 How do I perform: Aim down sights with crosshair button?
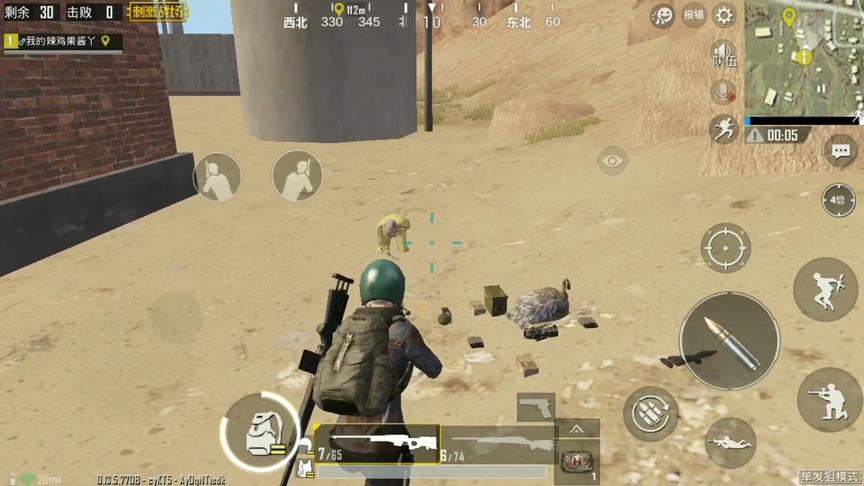click(x=725, y=246)
